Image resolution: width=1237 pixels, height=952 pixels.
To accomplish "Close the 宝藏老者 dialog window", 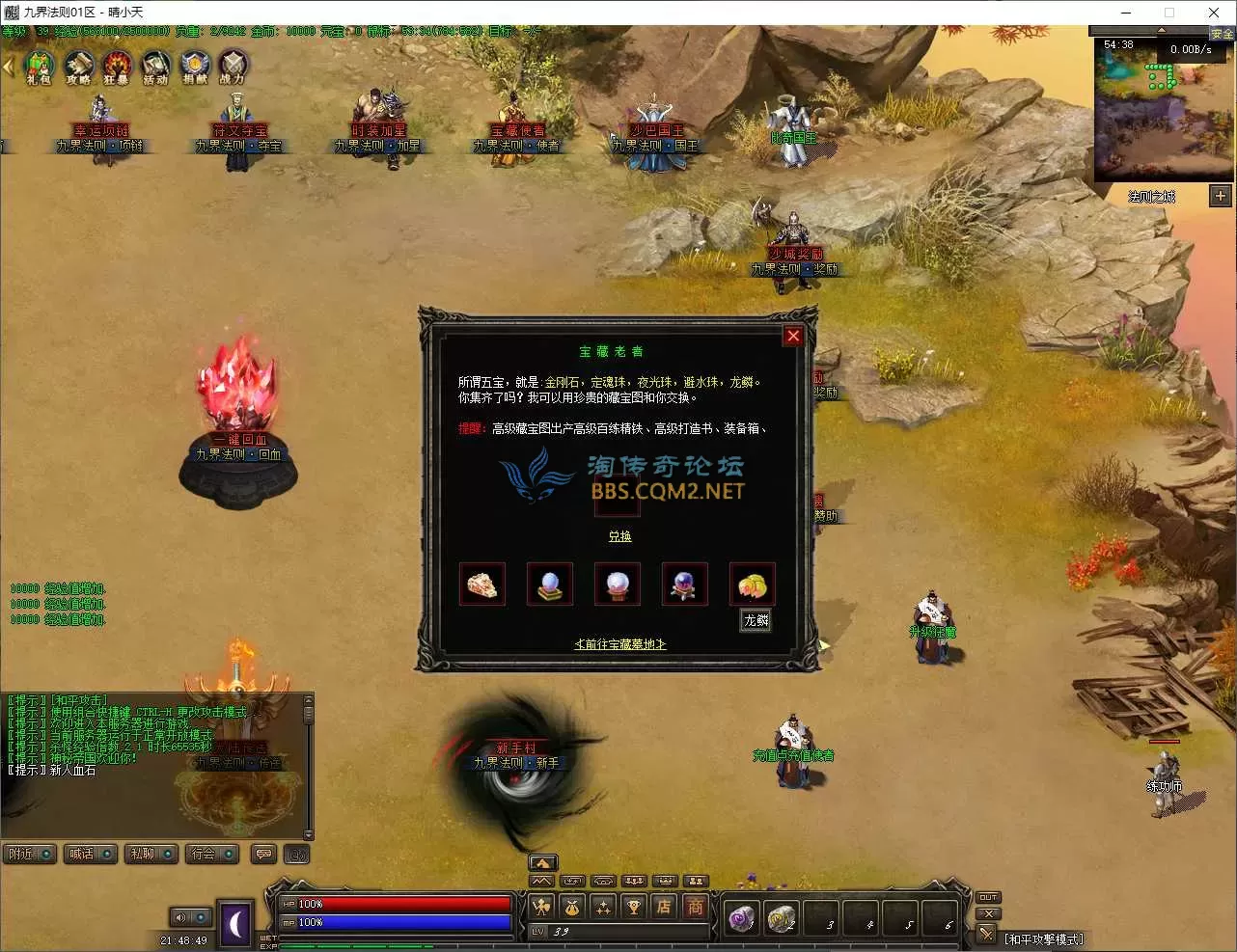I will point(793,336).
